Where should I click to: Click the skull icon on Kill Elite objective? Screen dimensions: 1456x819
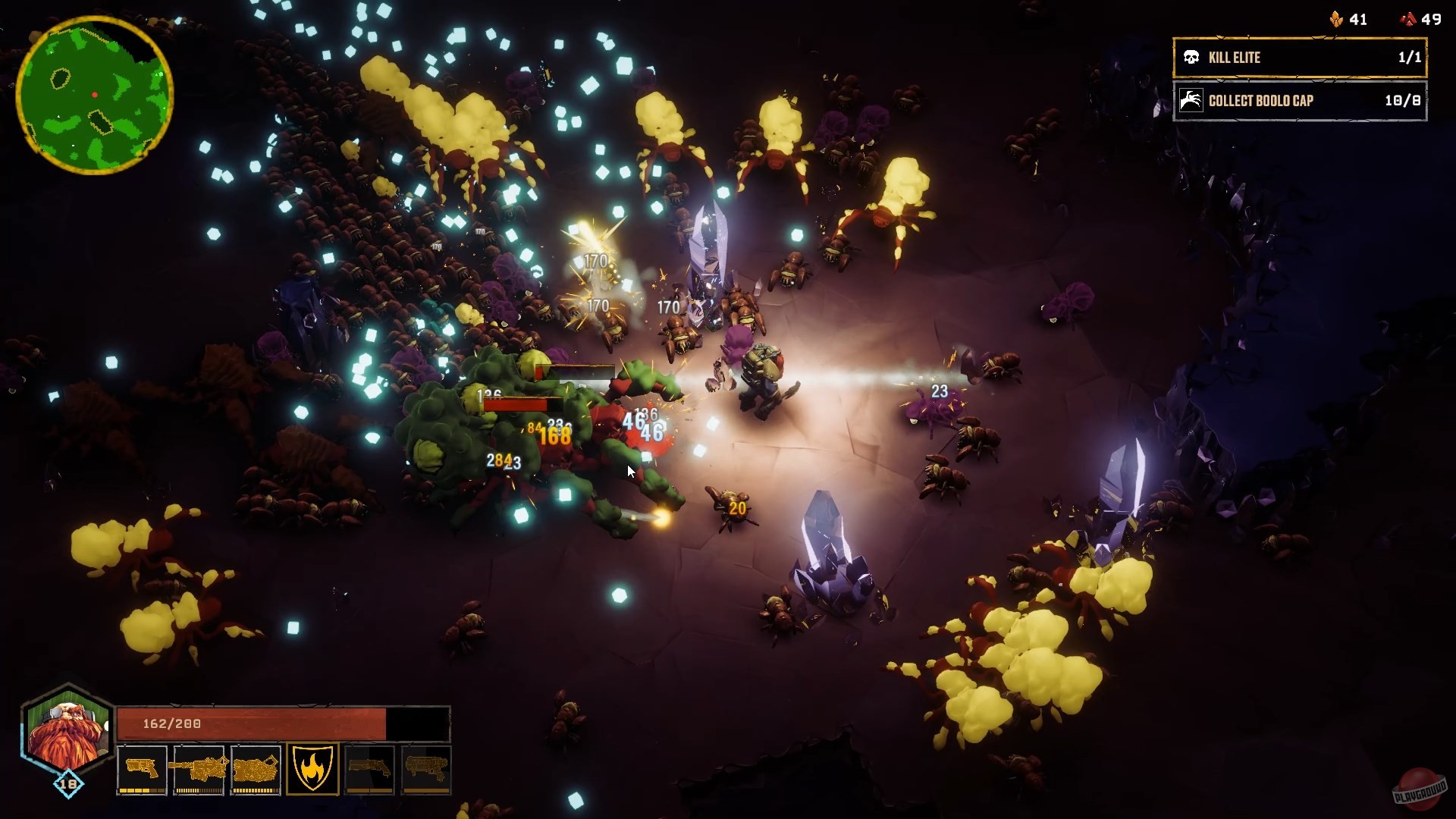click(x=1193, y=58)
